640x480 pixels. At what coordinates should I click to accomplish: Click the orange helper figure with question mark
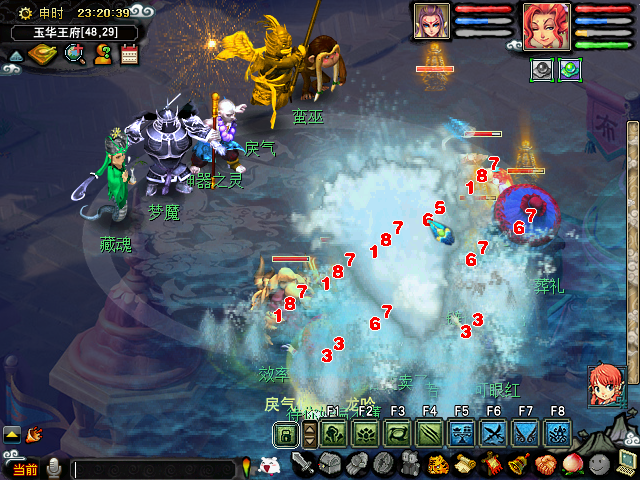[x=102, y=54]
